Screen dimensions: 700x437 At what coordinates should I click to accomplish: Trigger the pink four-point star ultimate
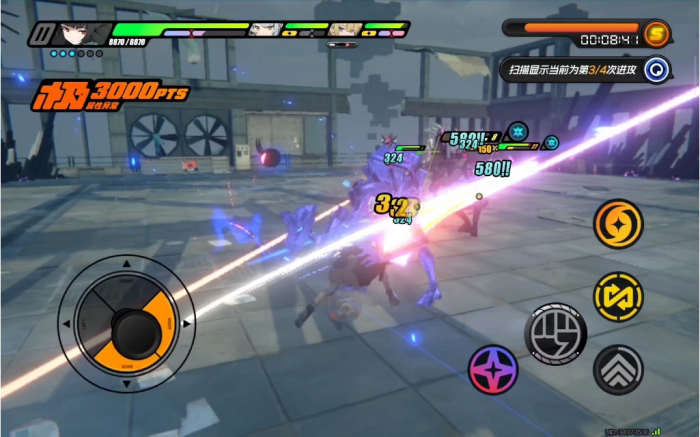pyautogui.click(x=493, y=369)
